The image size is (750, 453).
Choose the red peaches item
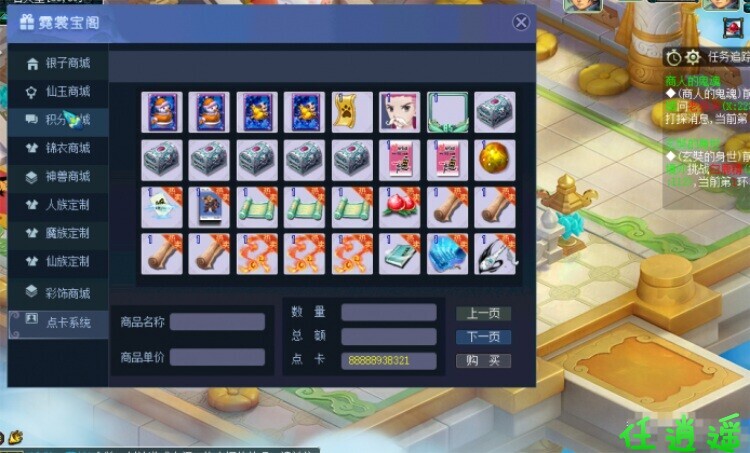[x=399, y=205]
